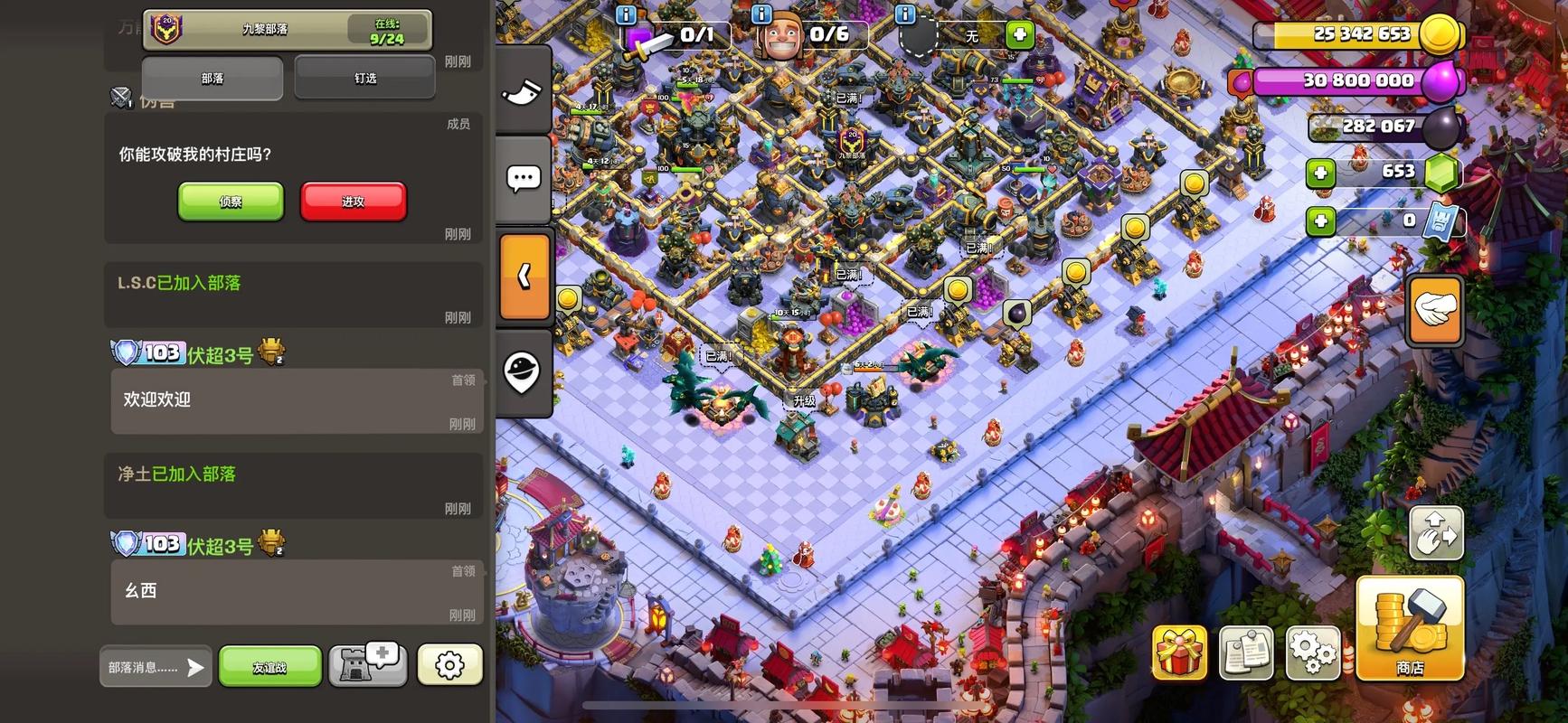Image resolution: width=1568 pixels, height=723 pixels.
Task: Scout the village with the green 侦察 button
Action: pyautogui.click(x=231, y=202)
